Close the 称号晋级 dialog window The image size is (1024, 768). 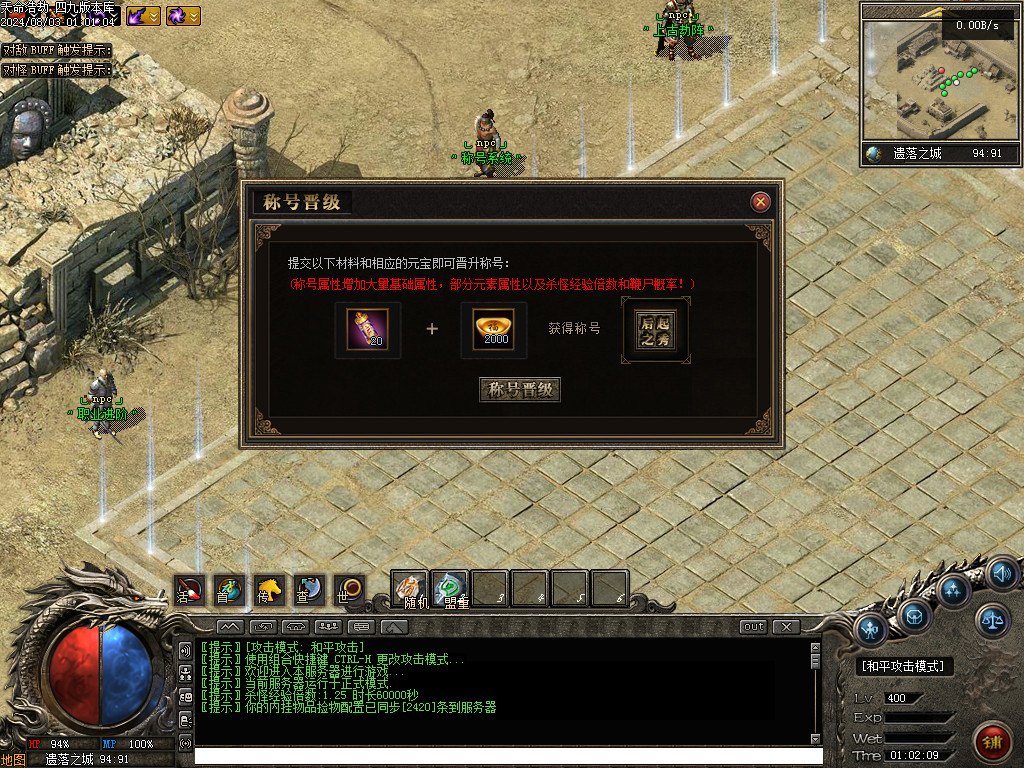[x=761, y=202]
